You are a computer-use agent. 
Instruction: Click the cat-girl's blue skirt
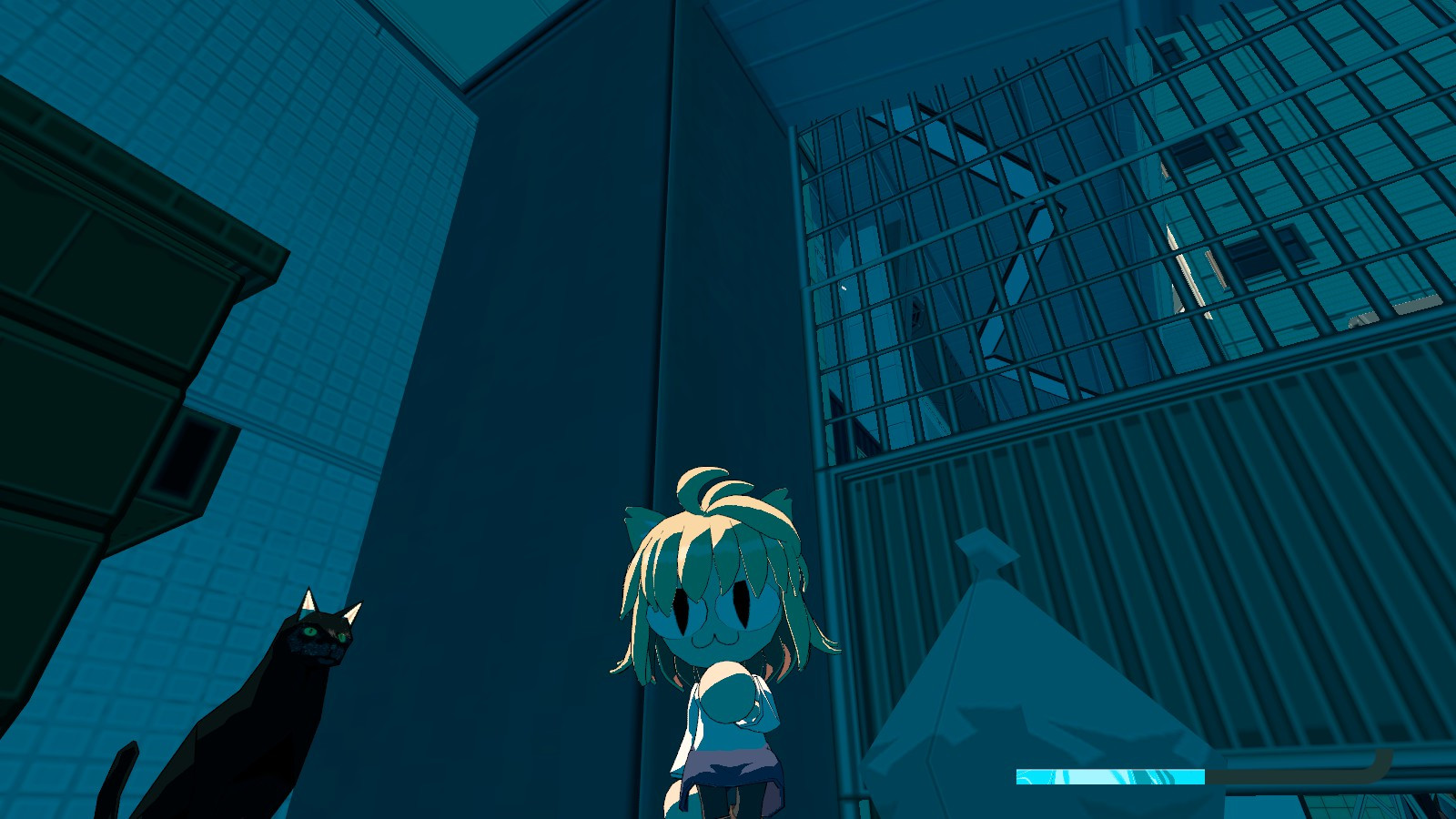728,769
